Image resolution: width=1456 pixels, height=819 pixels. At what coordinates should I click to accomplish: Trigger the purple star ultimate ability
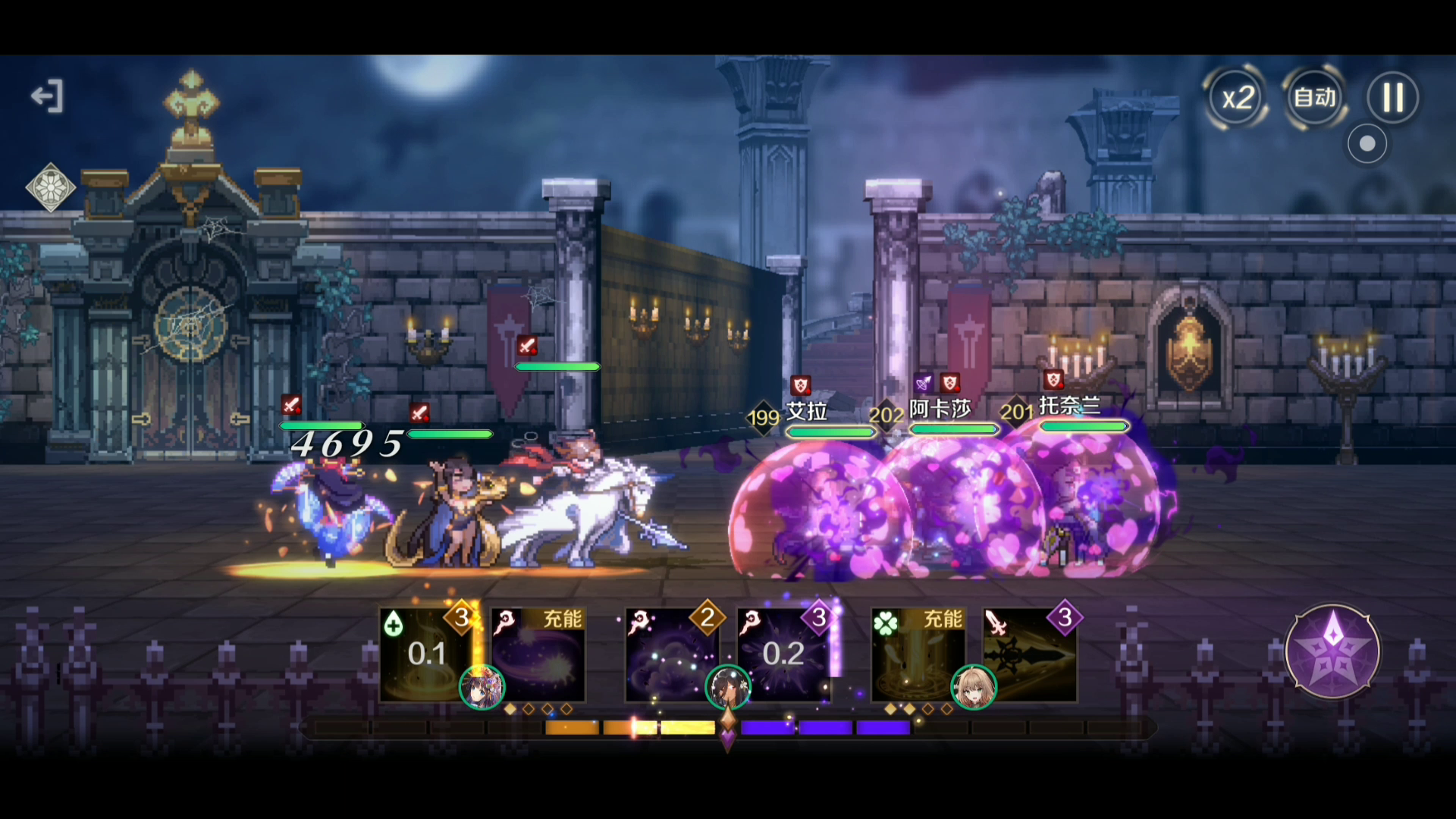point(1332,651)
